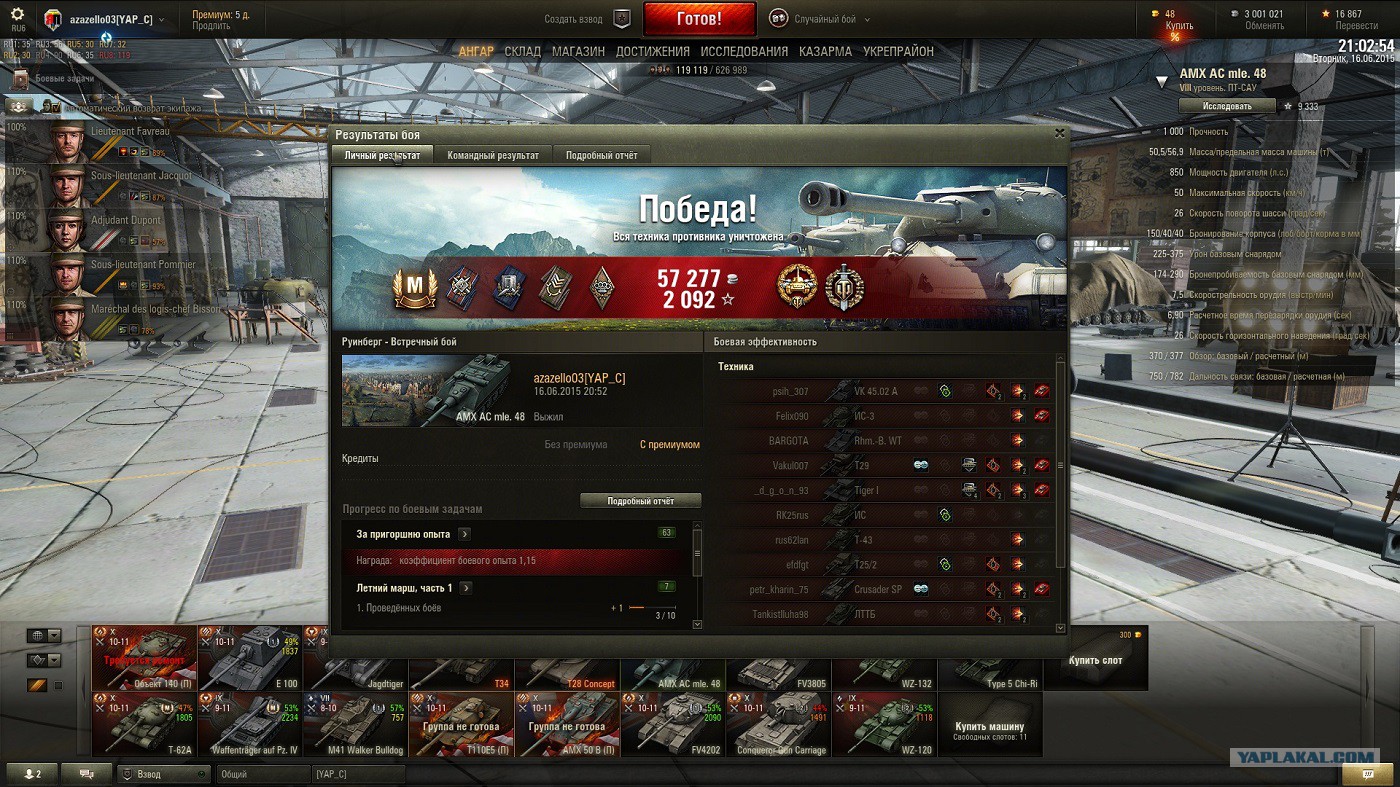Open the СКЛАД menu

click(522, 52)
